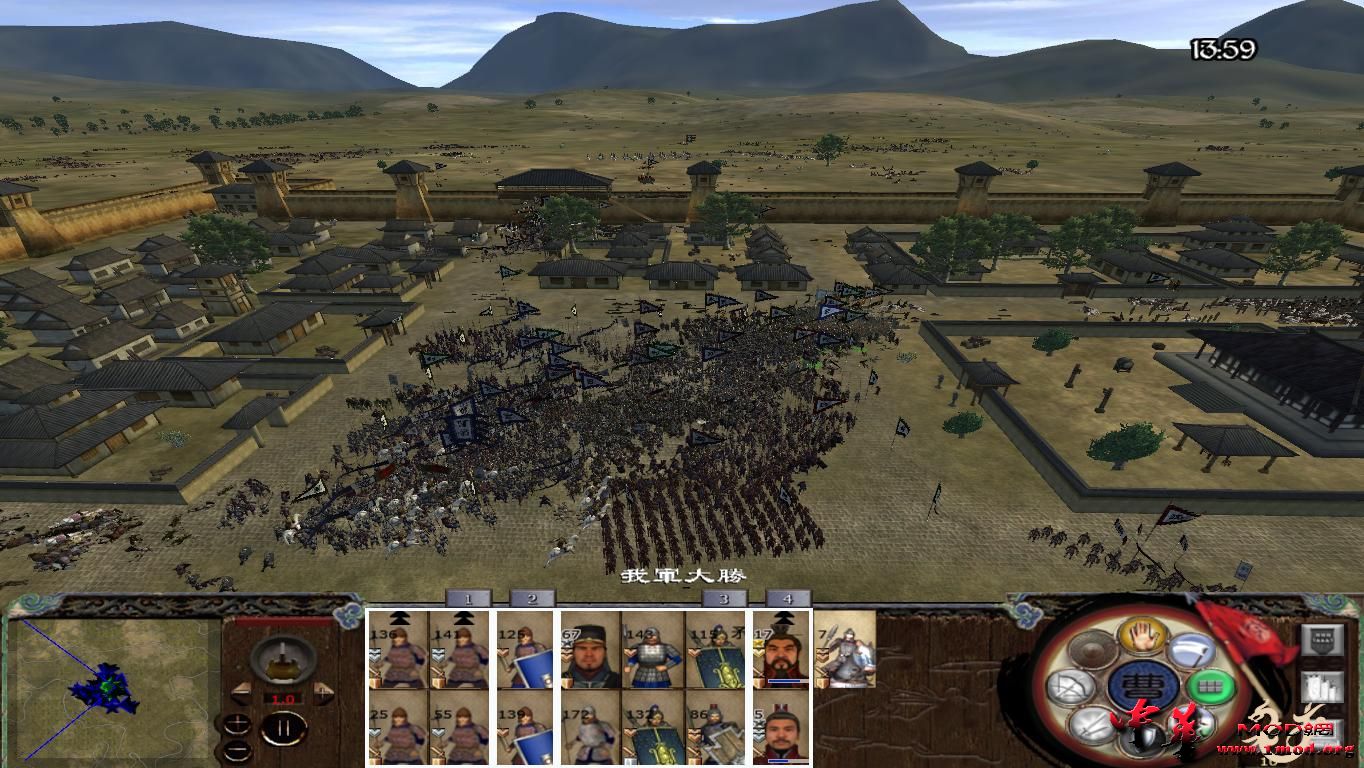The width and height of the screenshot is (1364, 768).
Task: Click the crossed-swords melee command icon
Action: tap(1089, 726)
